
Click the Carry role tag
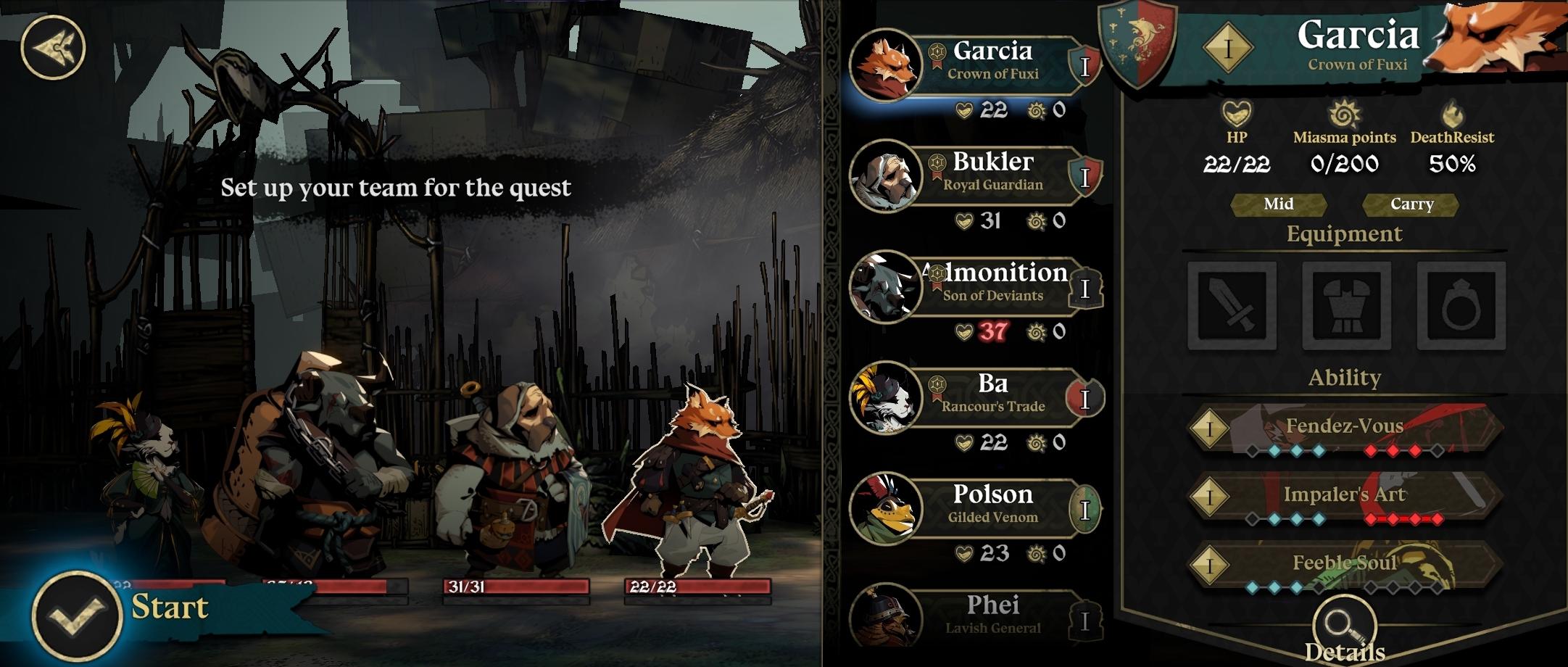[1411, 204]
